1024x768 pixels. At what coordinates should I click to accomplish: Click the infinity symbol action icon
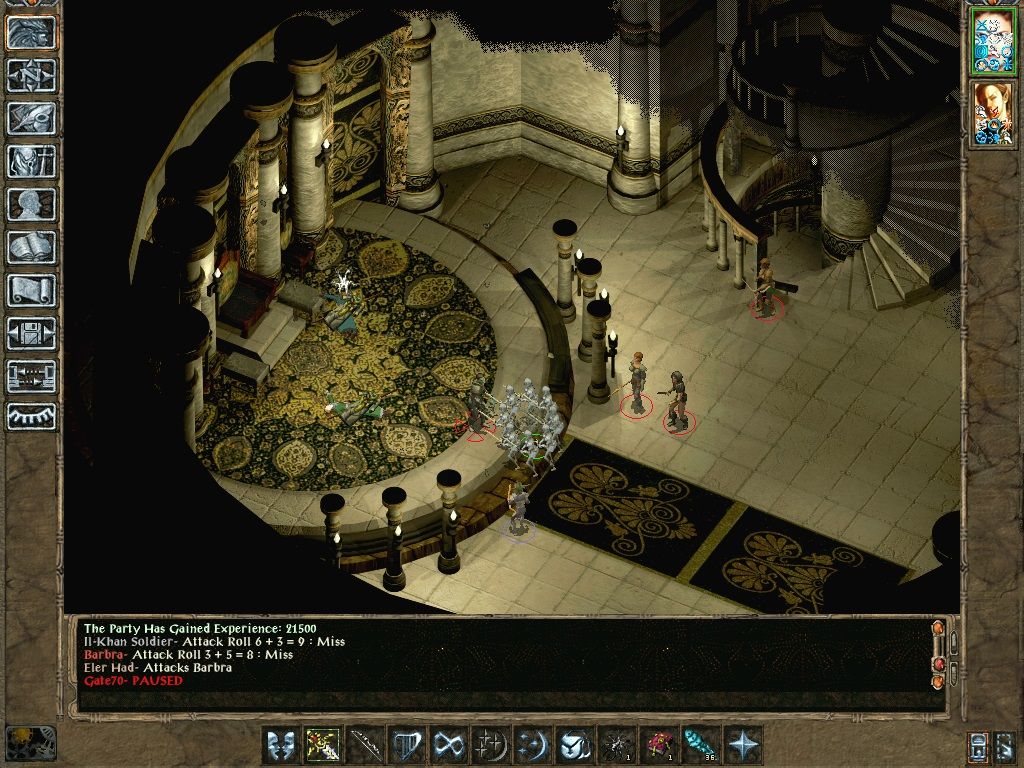click(x=449, y=745)
